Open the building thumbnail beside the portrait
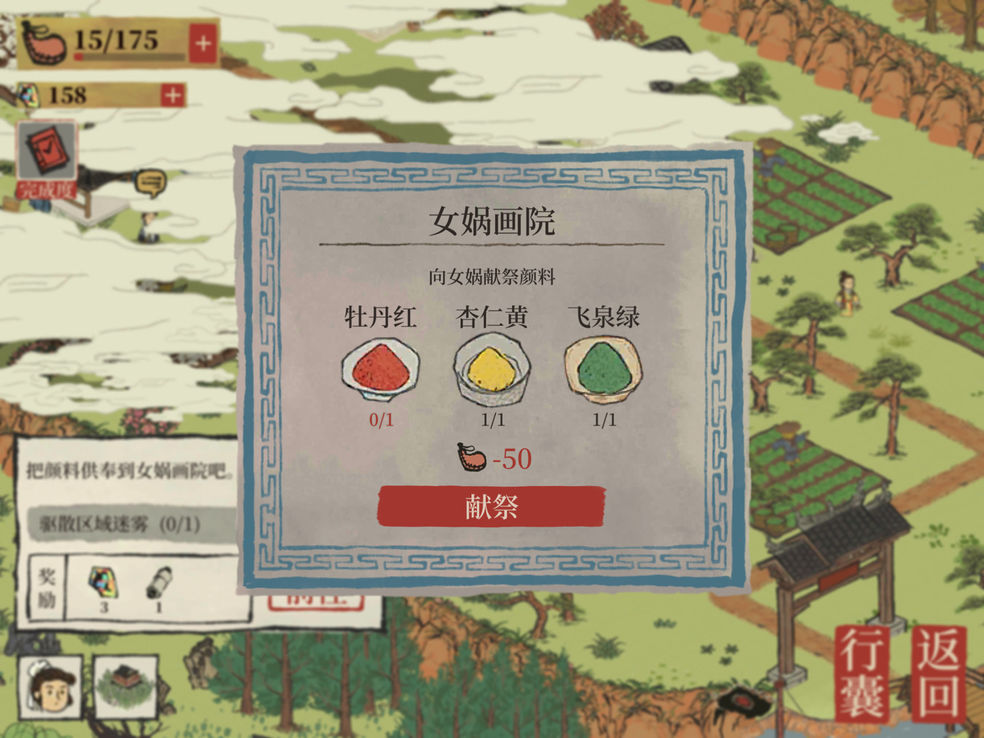 (126, 688)
